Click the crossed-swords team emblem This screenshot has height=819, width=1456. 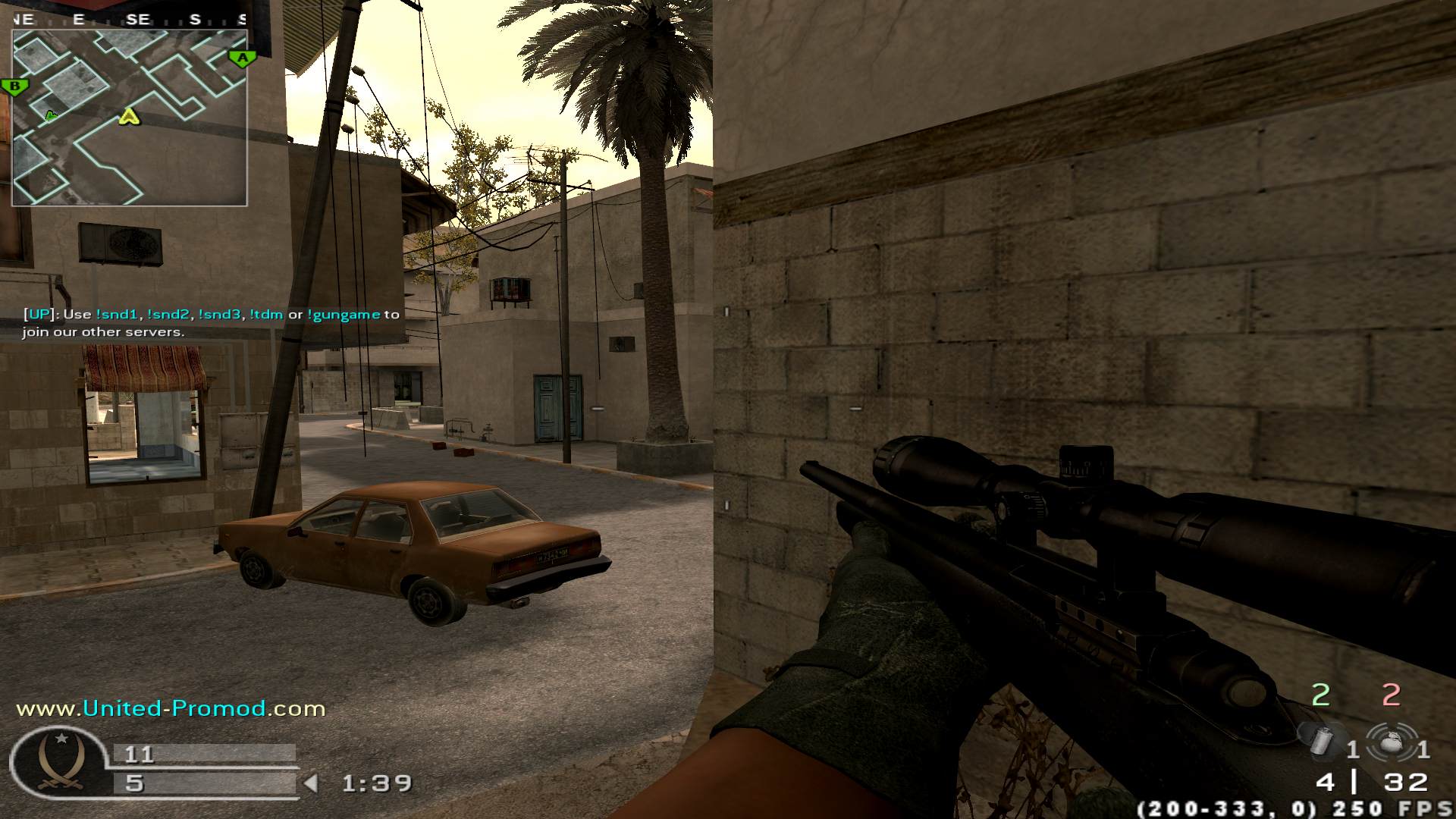[59, 761]
